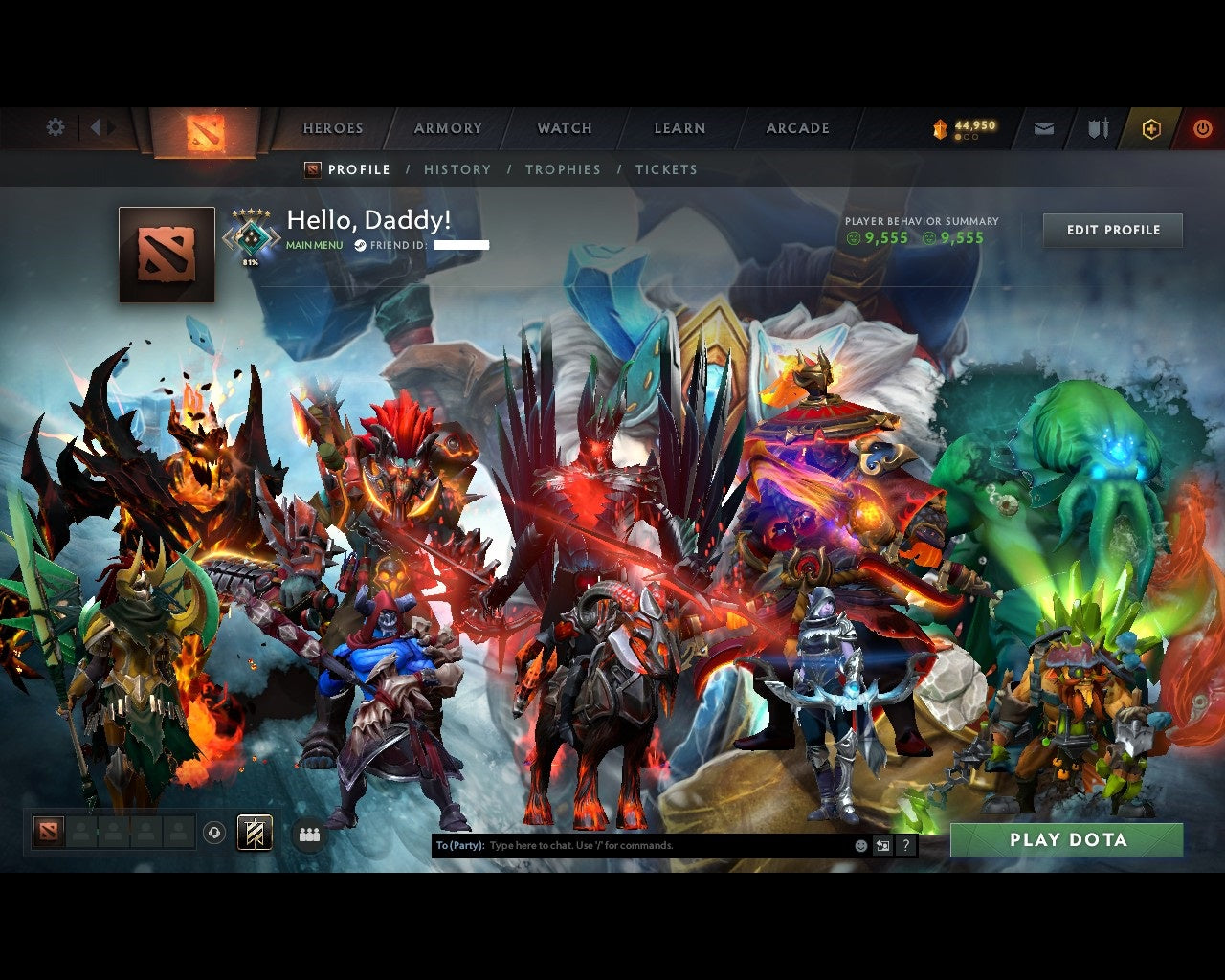
Task: Click the red power button to exit
Action: click(1203, 127)
